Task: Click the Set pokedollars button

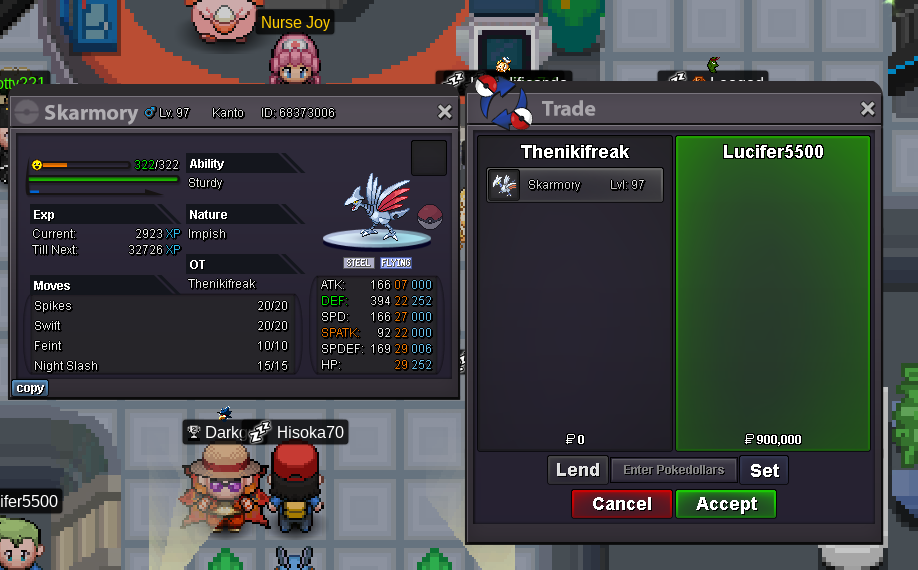Action: tap(764, 470)
